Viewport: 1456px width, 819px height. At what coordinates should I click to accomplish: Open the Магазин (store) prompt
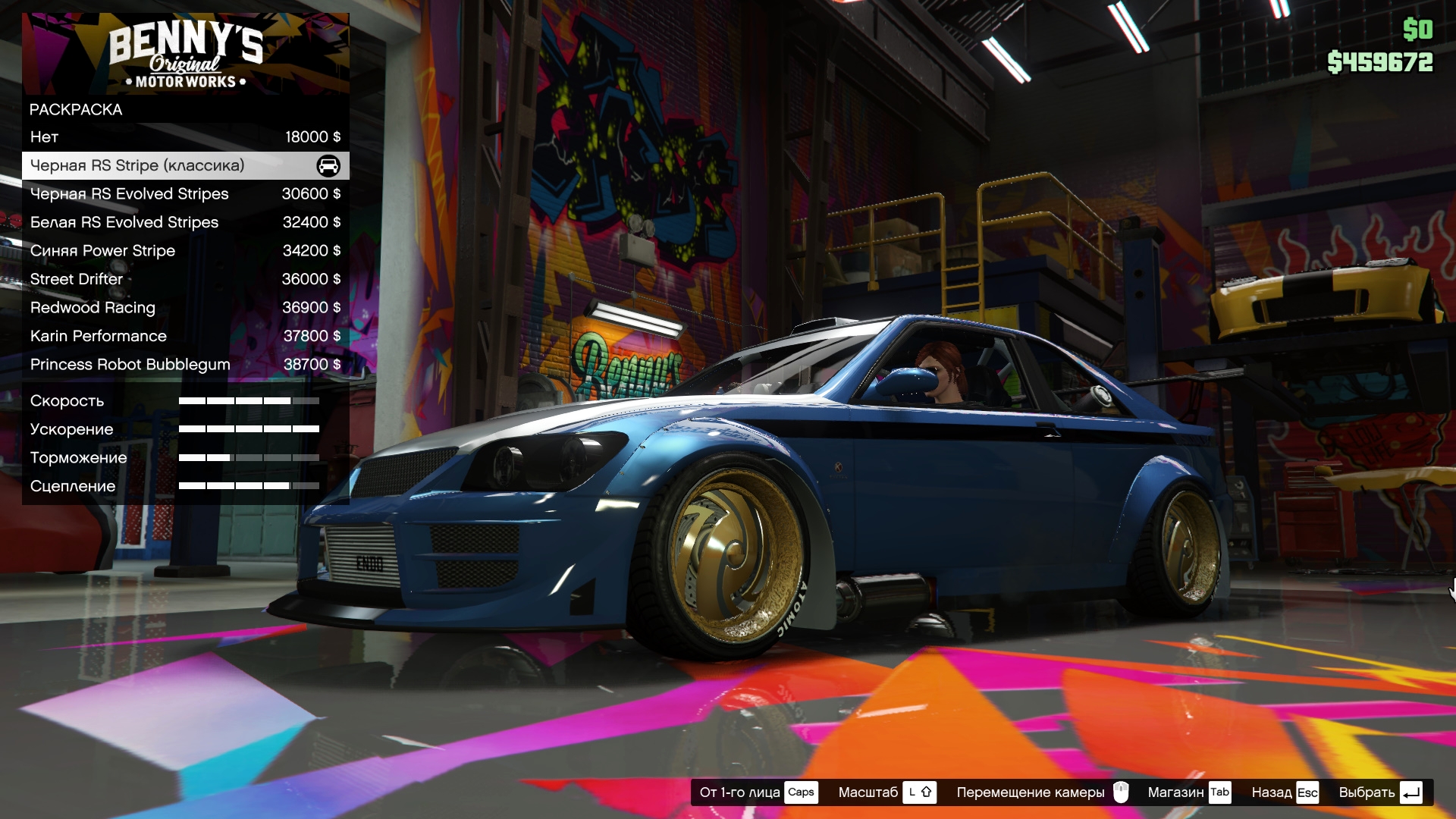point(1188,792)
